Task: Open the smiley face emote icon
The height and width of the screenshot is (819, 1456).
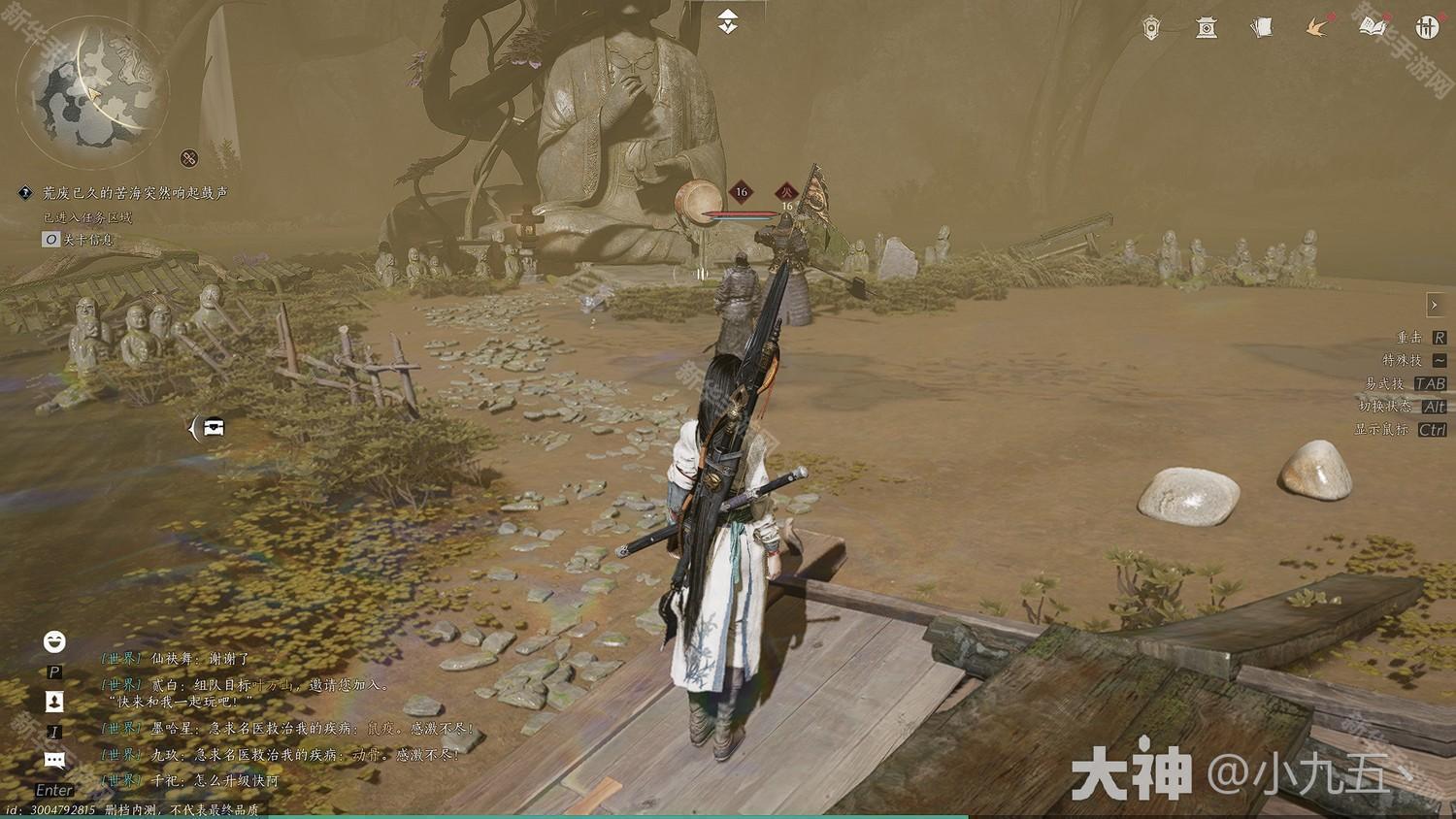Action: (x=54, y=641)
